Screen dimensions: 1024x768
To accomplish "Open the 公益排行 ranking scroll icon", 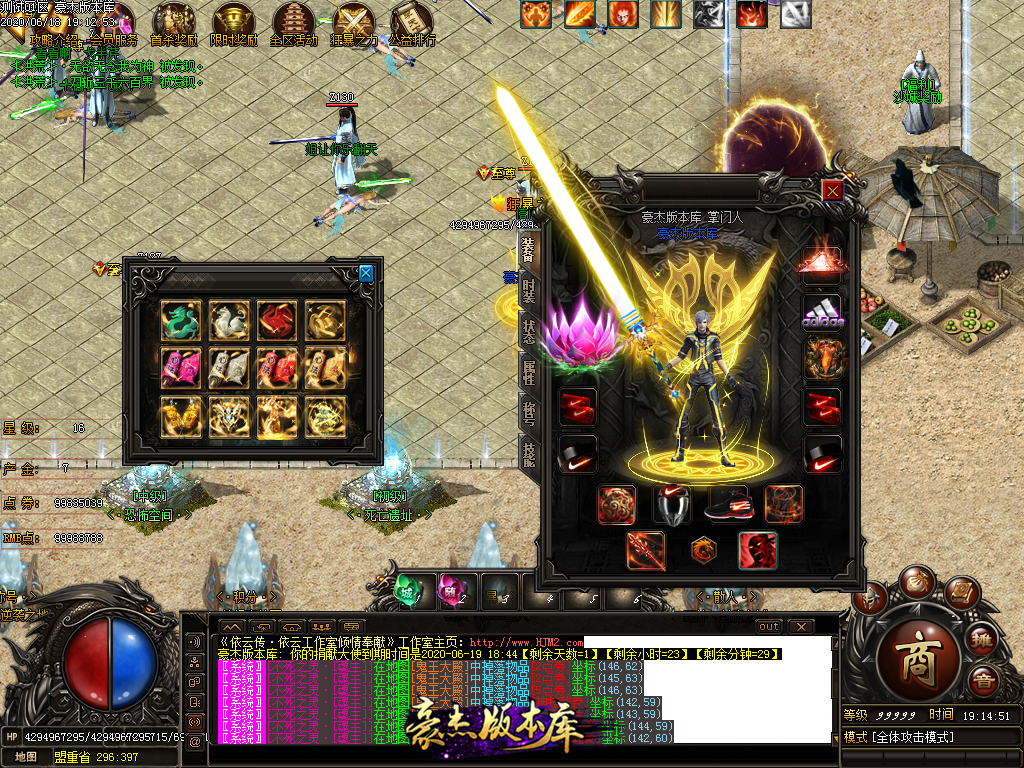I will coord(412,22).
